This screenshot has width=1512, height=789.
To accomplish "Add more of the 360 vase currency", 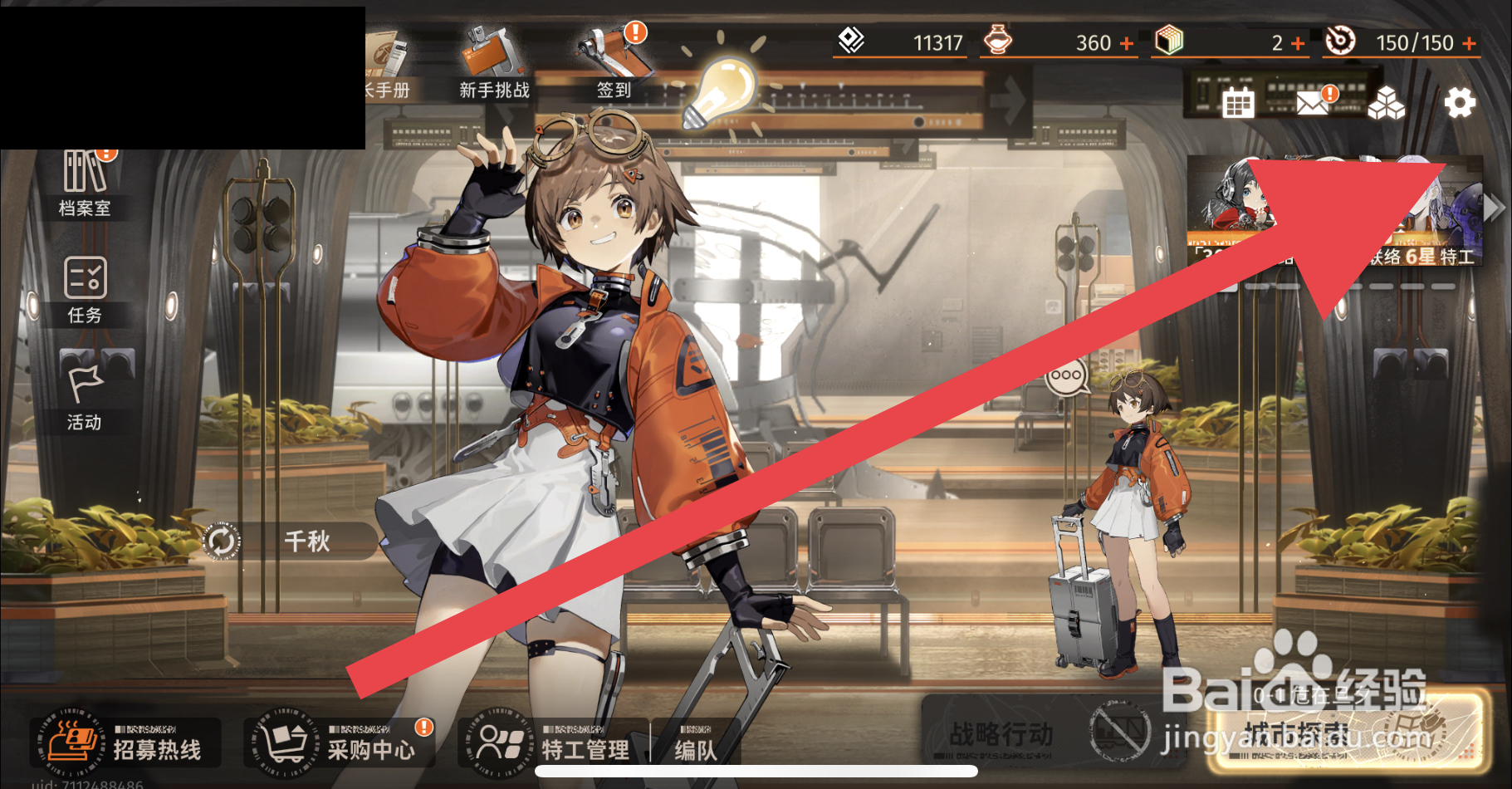I will [x=1127, y=43].
